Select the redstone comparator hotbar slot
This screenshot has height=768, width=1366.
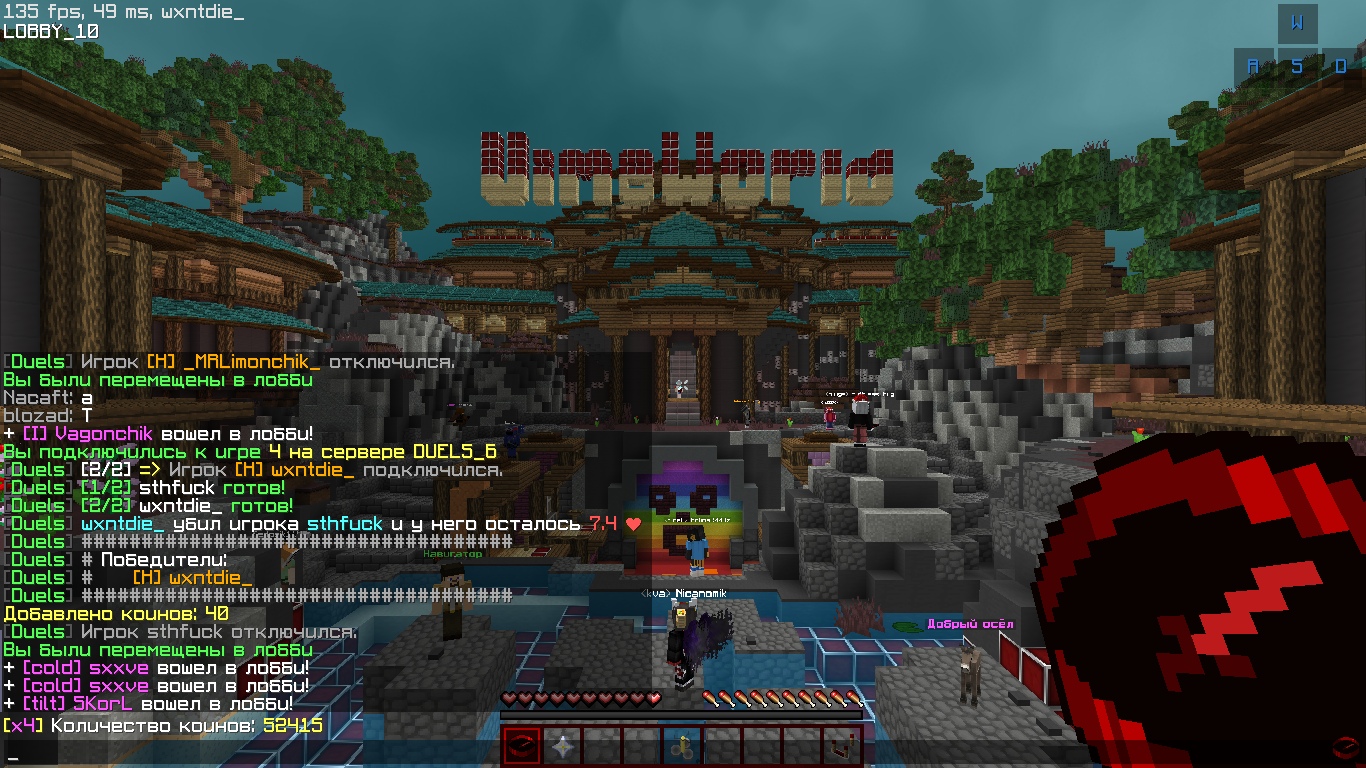842,746
